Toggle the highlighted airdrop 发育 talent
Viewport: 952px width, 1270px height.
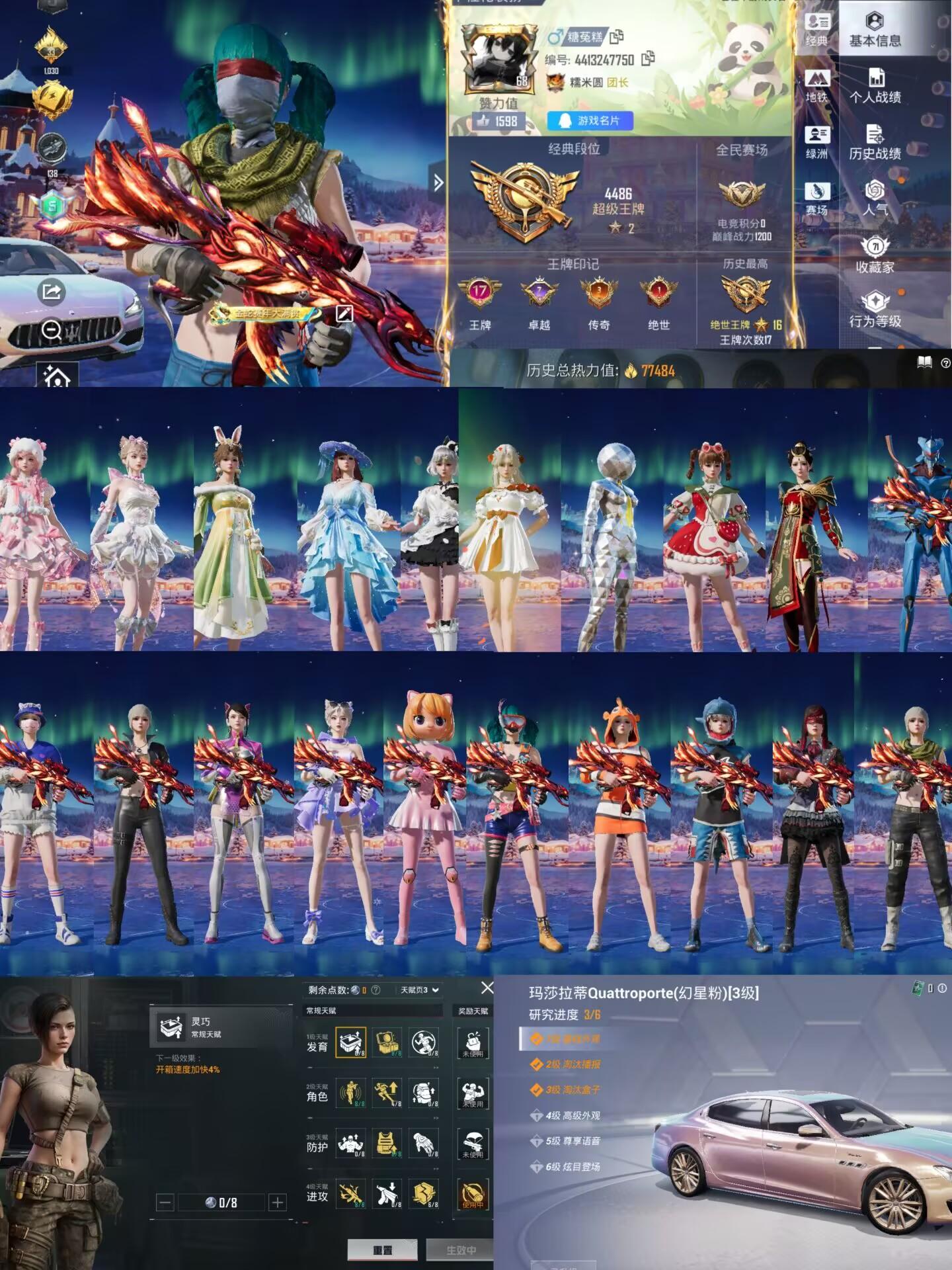pos(350,1042)
